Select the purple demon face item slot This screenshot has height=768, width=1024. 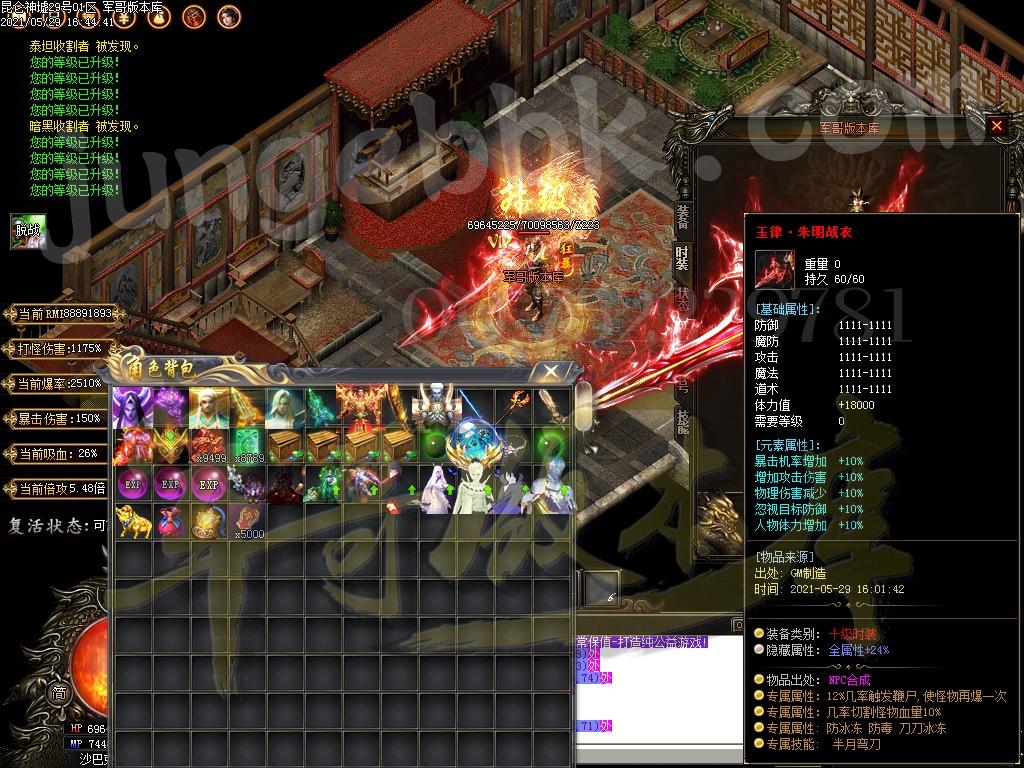(131, 408)
